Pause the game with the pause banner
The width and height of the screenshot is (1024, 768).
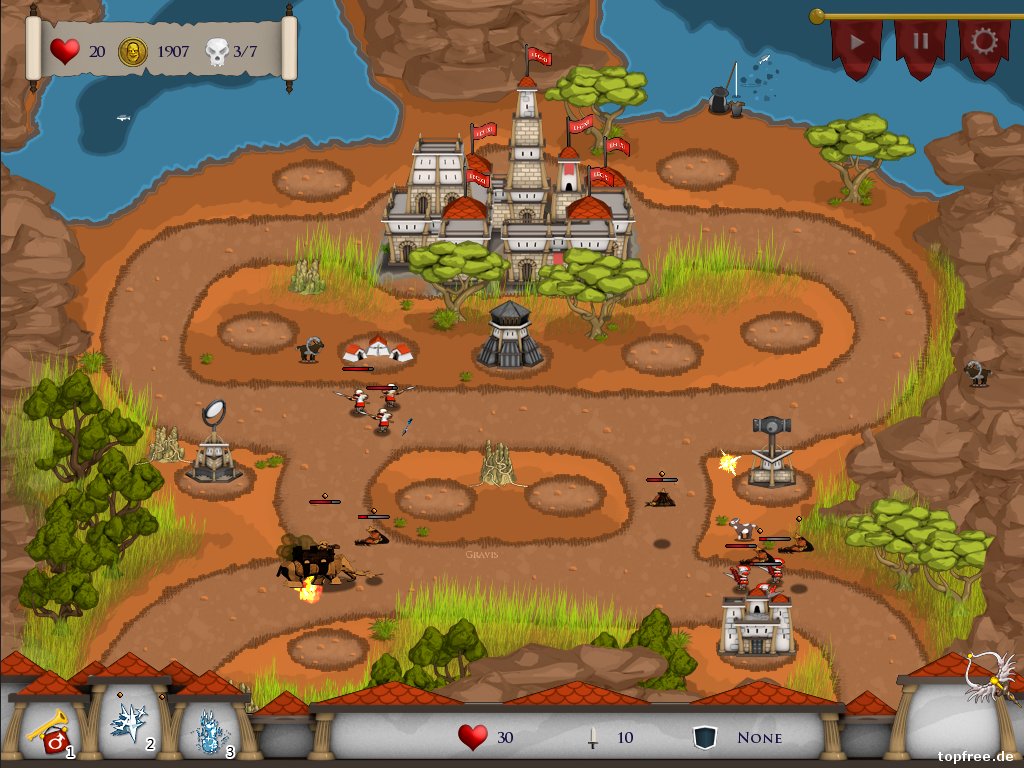click(920, 44)
